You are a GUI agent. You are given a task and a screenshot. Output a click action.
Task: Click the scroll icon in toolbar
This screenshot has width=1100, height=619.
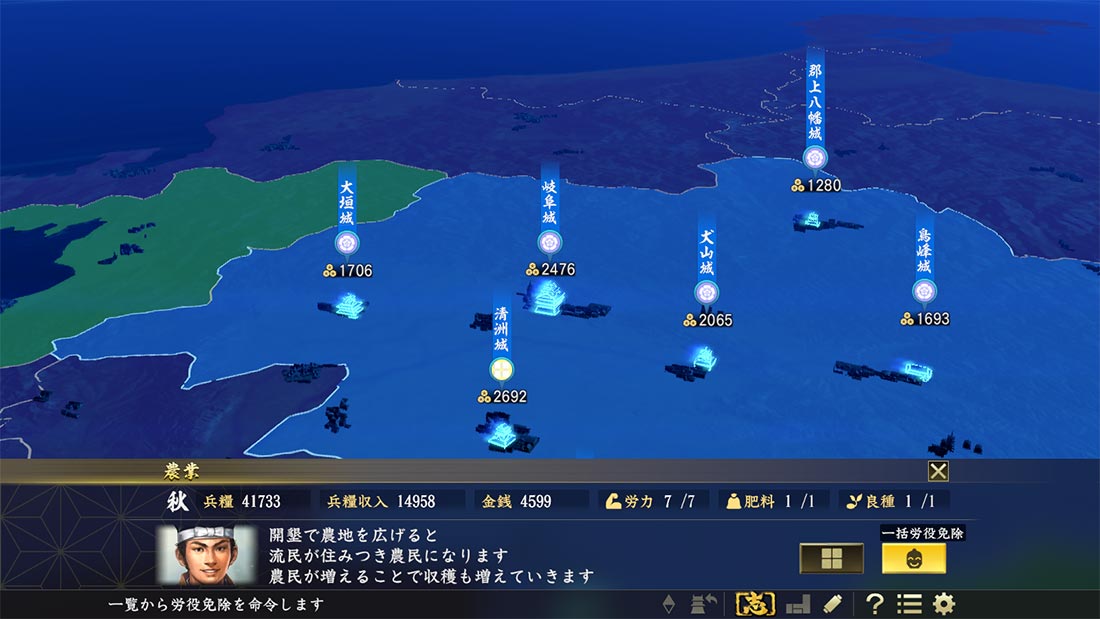(x=831, y=604)
